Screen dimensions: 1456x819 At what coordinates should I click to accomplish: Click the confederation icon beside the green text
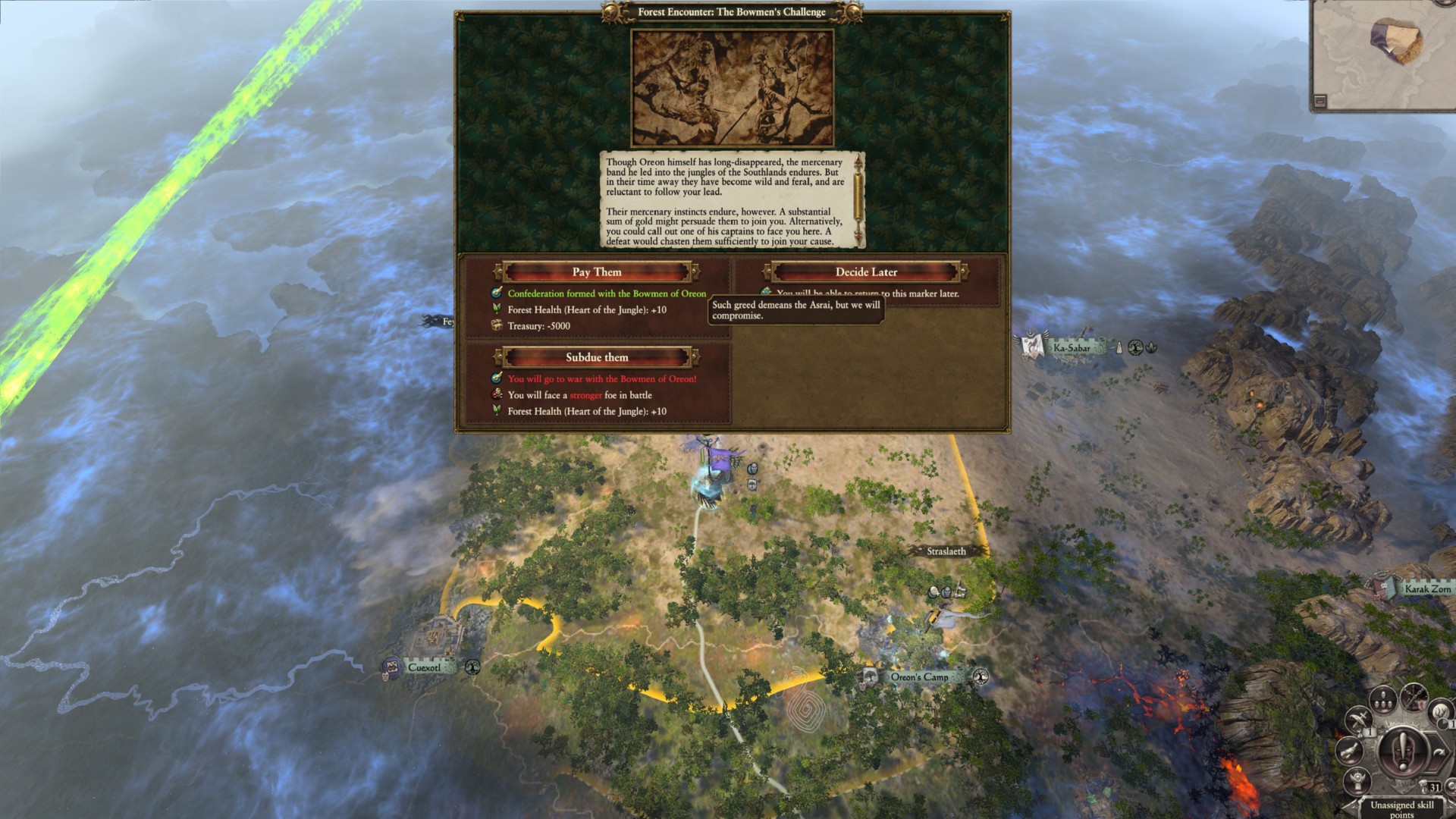point(497,293)
